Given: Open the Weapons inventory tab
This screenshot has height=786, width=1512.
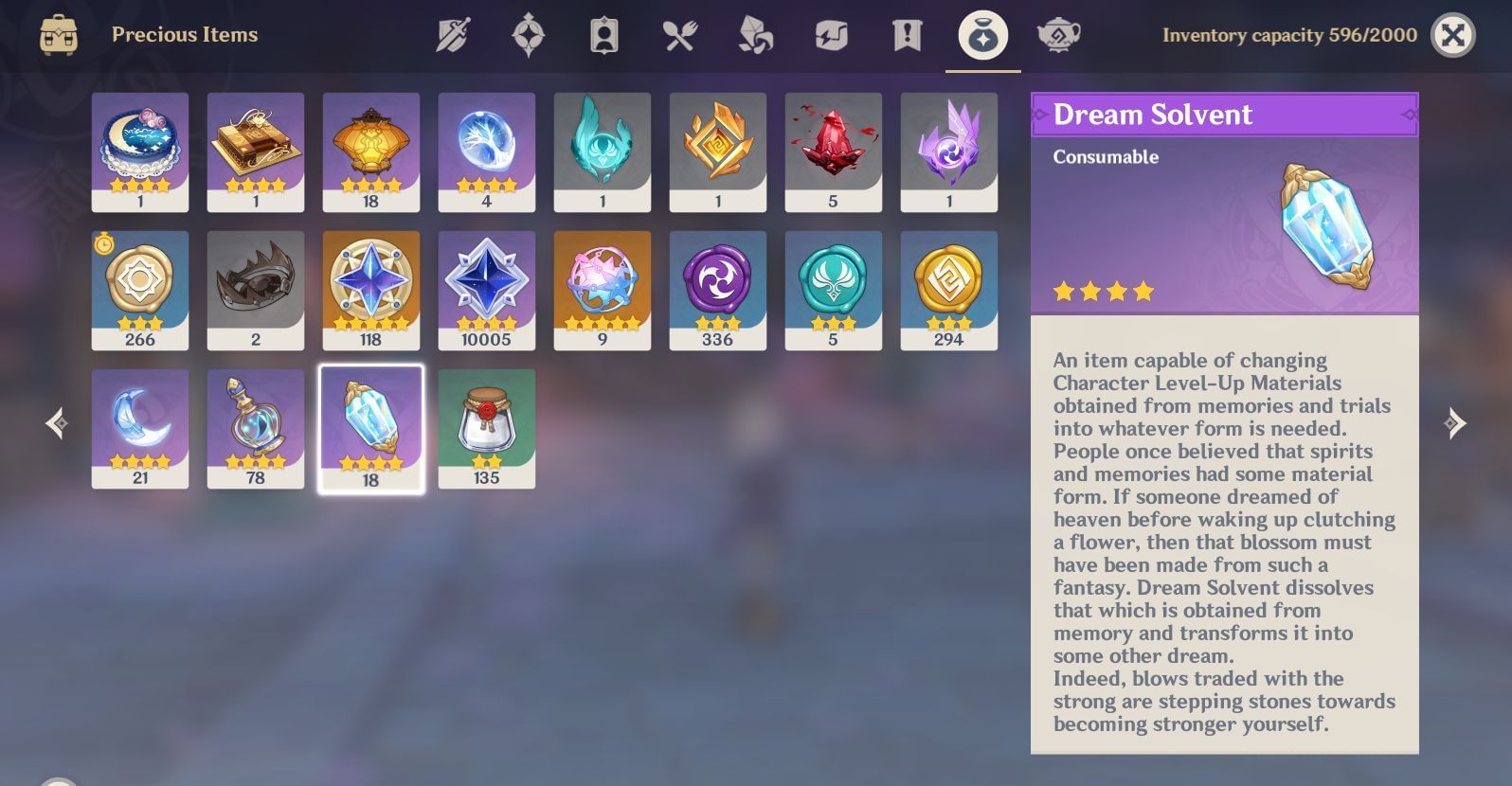Looking at the screenshot, I should 453,35.
